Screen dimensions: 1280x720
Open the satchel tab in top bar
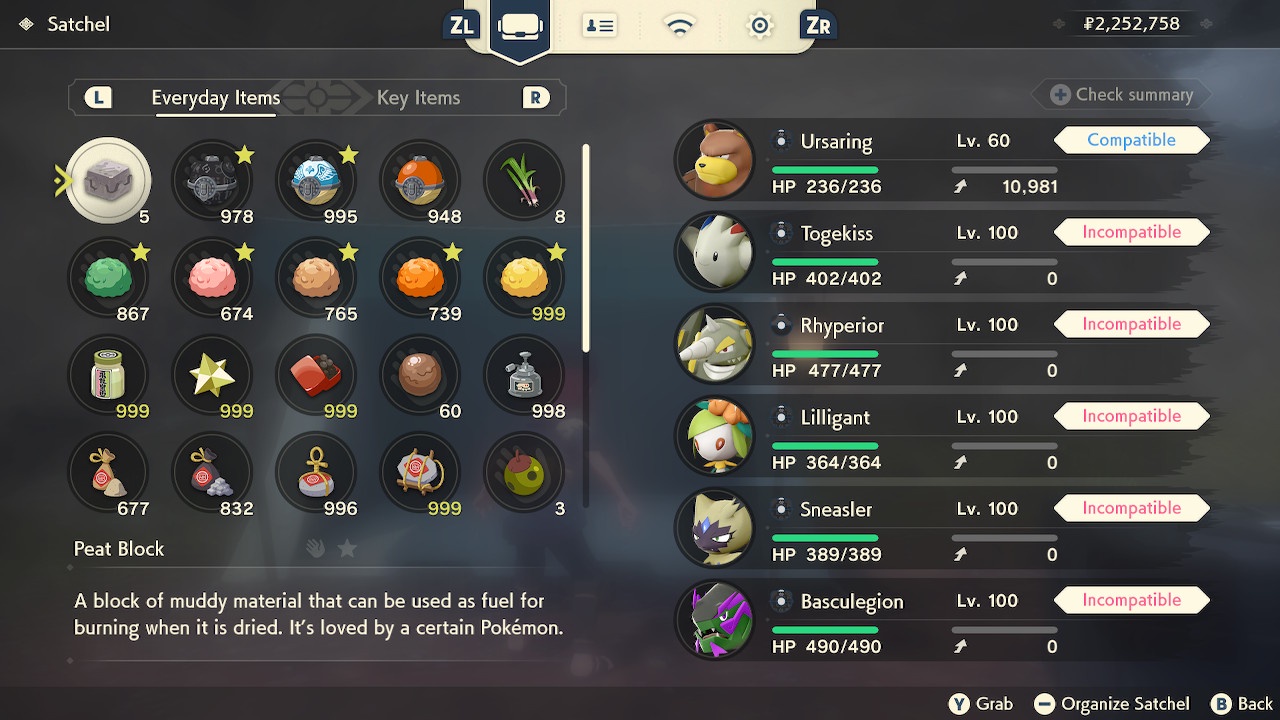(520, 26)
